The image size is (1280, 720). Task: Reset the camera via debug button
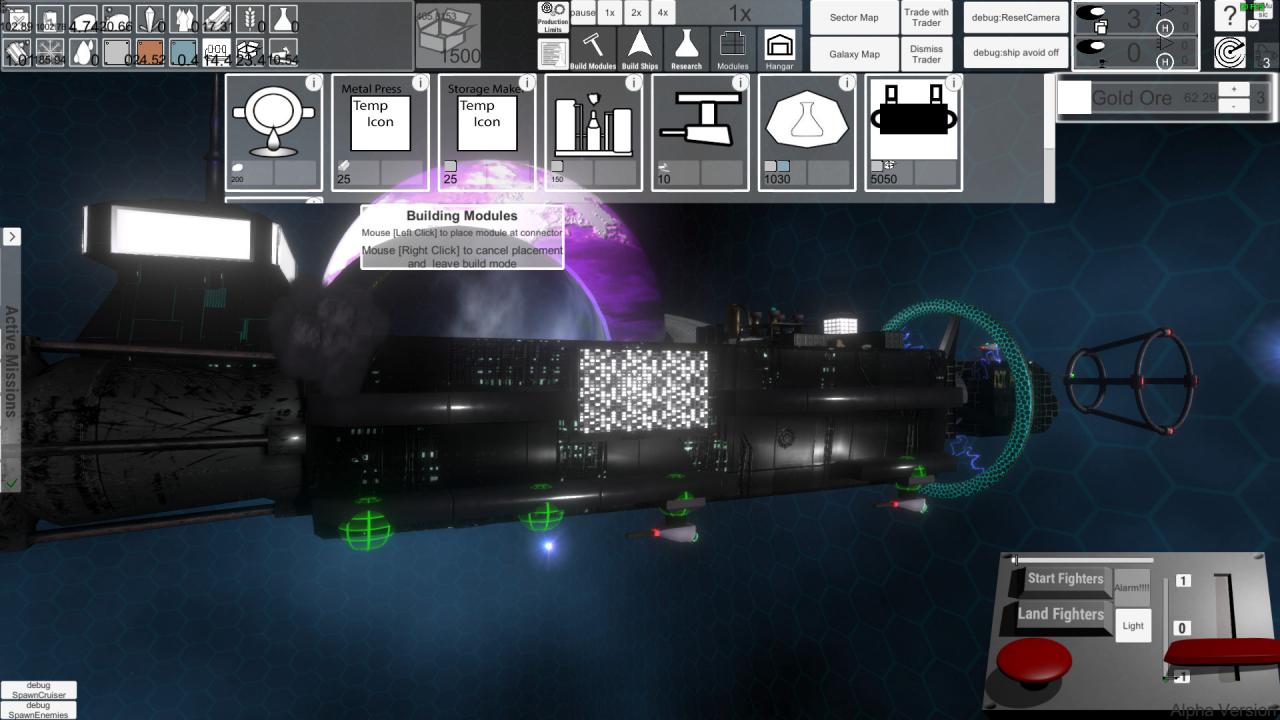[1015, 18]
